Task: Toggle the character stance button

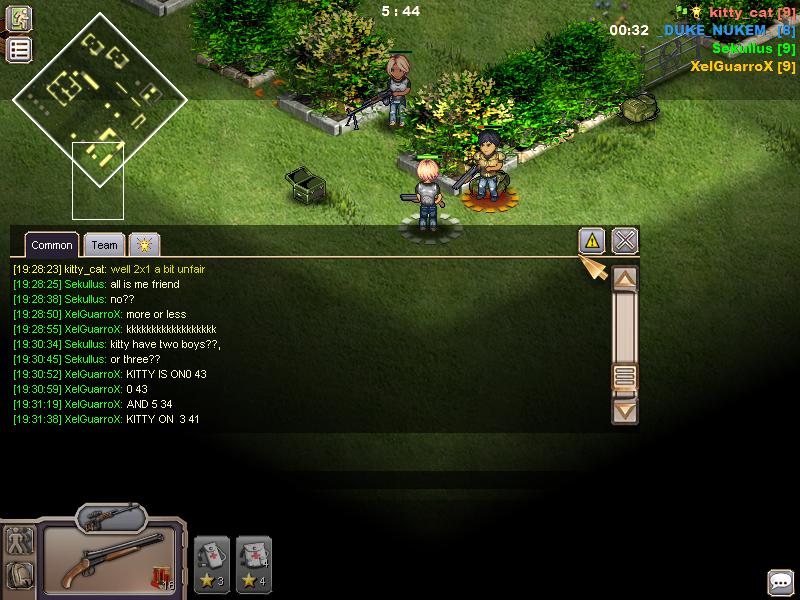Action: tap(19, 541)
